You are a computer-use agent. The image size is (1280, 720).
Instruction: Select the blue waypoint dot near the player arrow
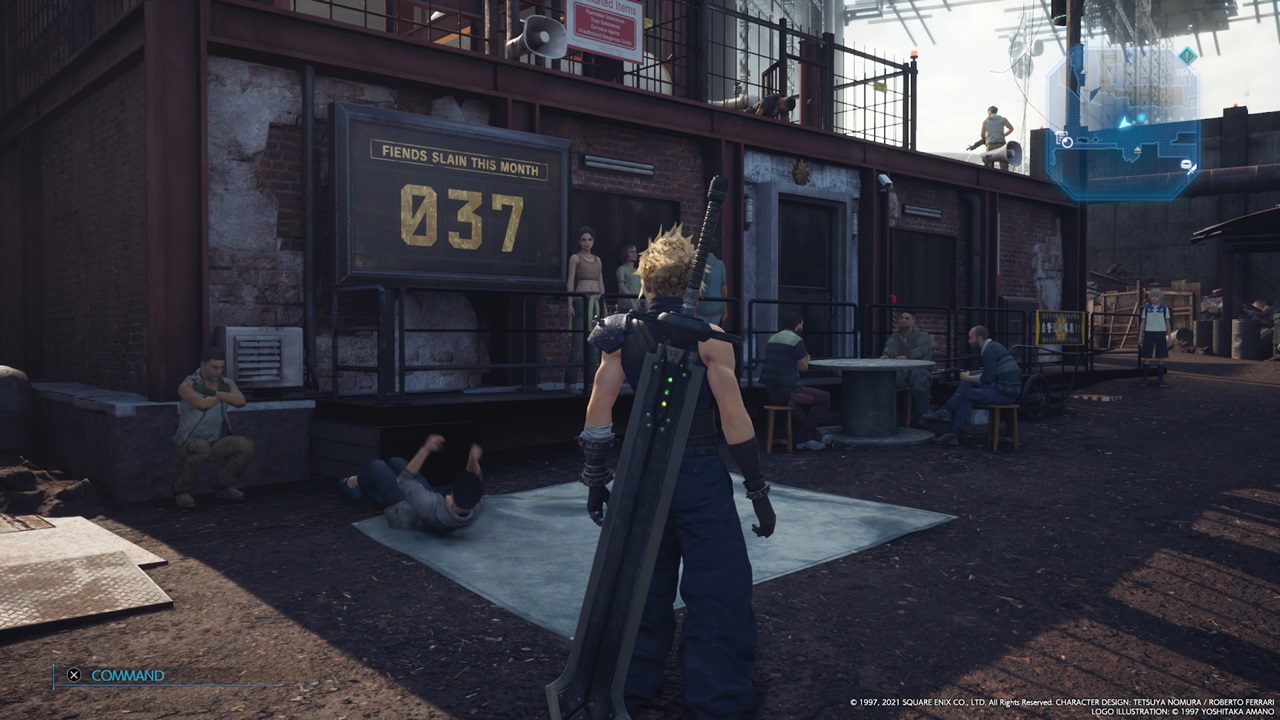coord(1142,117)
